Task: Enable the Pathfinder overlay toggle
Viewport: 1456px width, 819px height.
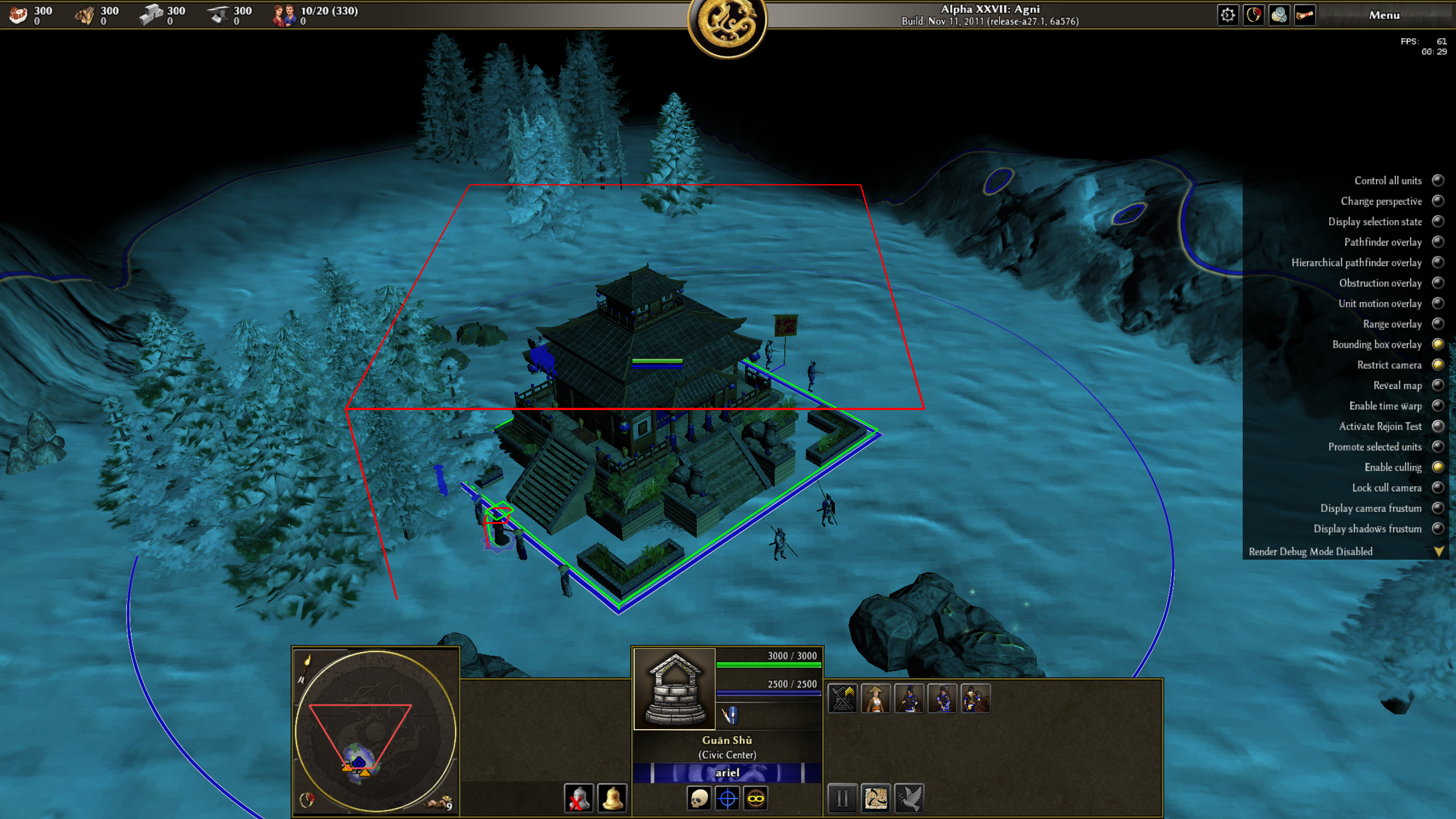Action: coord(1438,242)
